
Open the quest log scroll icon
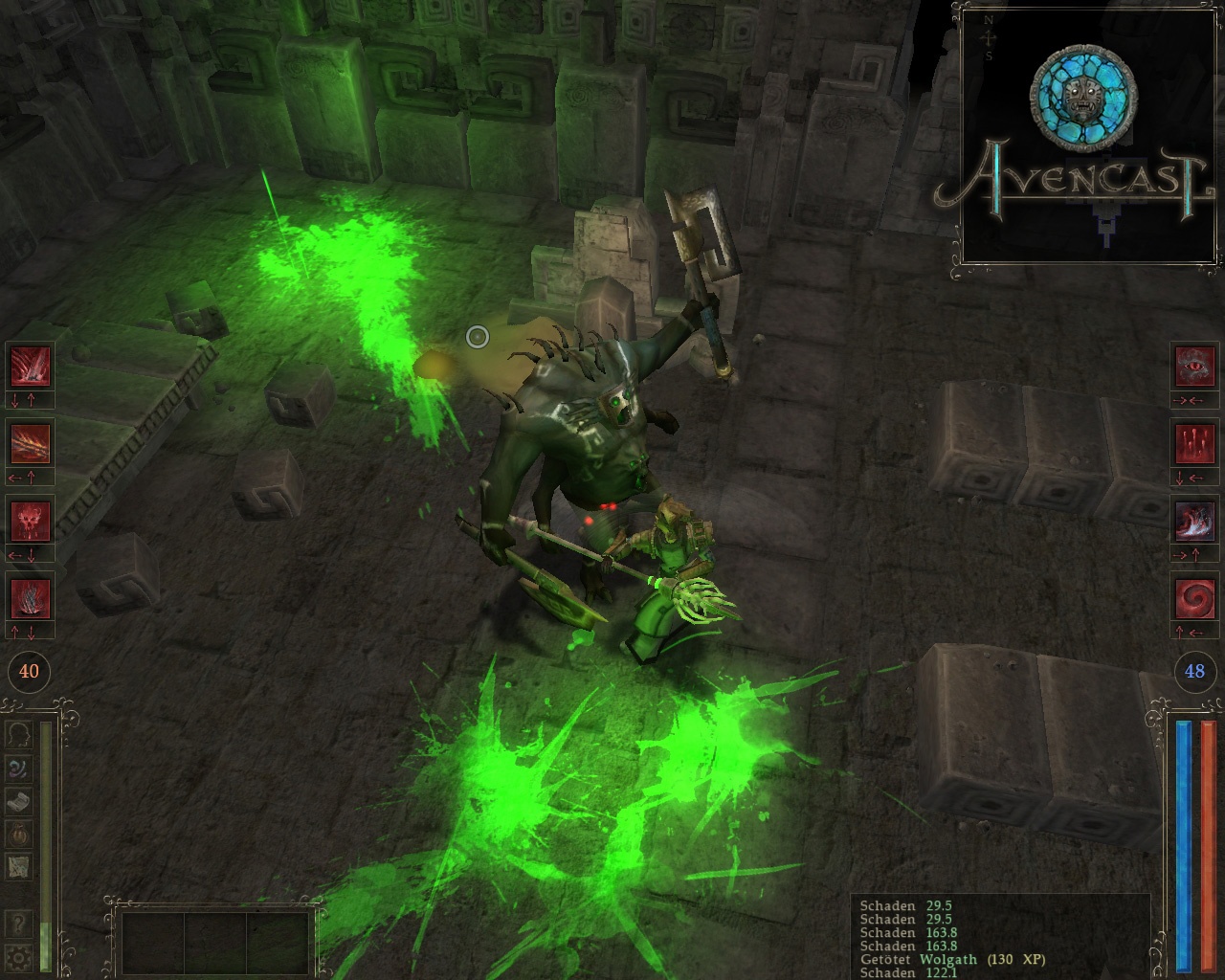click(x=17, y=800)
